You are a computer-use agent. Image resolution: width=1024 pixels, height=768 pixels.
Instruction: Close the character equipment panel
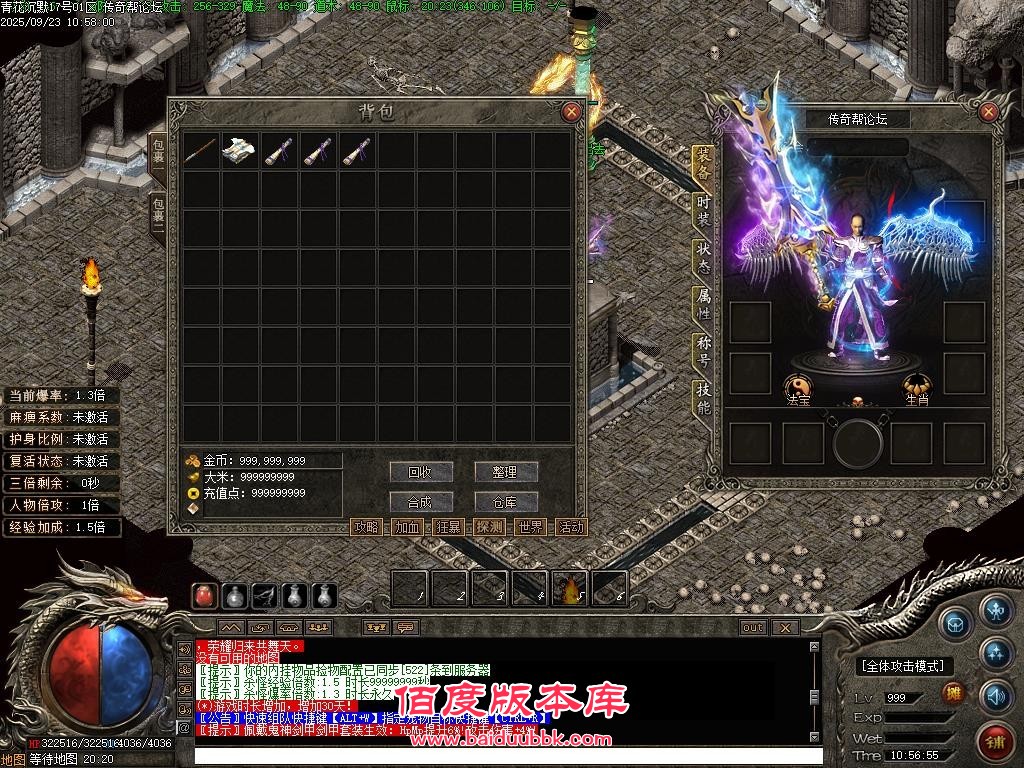pos(988,112)
